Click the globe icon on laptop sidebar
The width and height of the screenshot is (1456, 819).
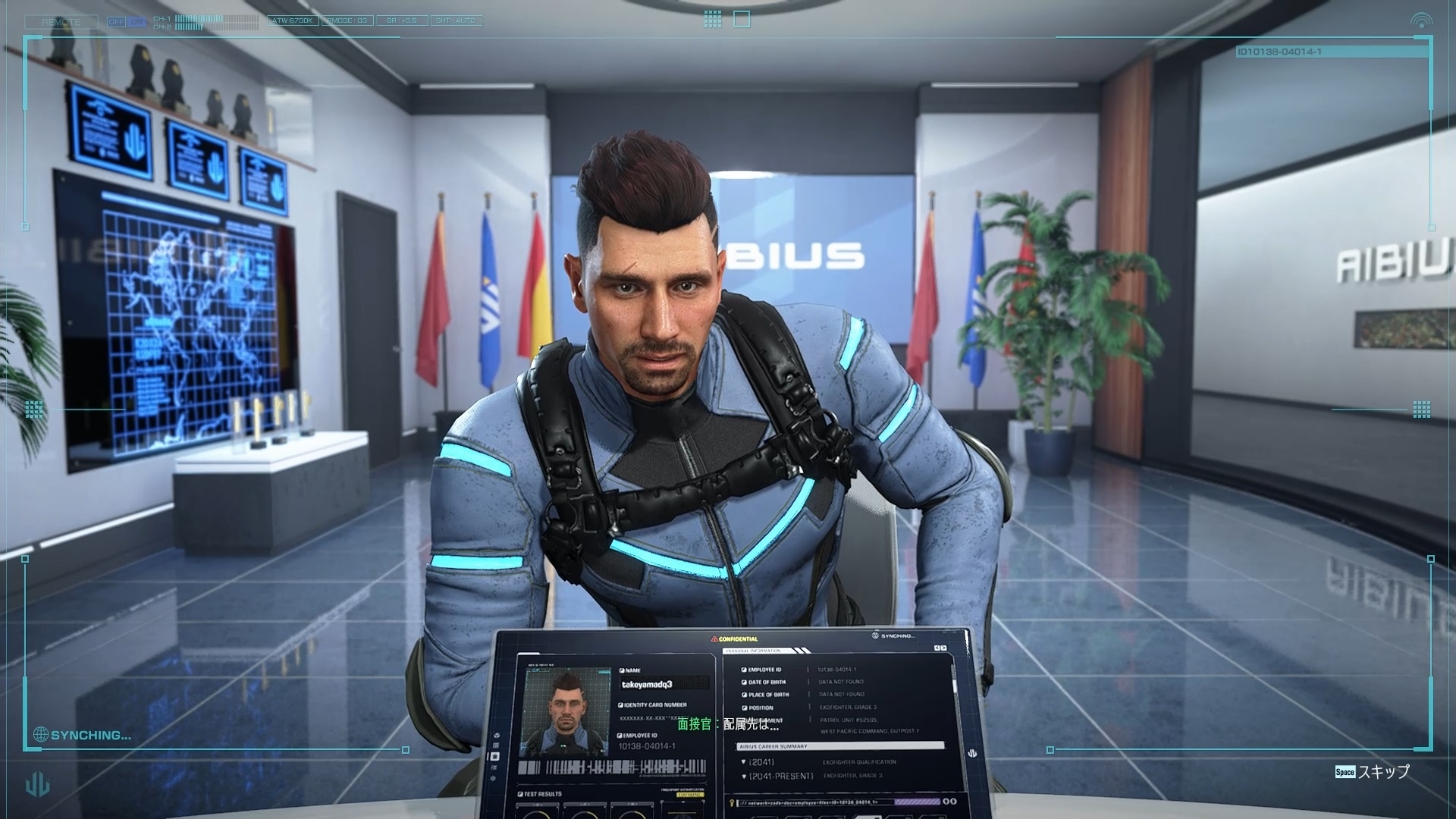coord(495,736)
